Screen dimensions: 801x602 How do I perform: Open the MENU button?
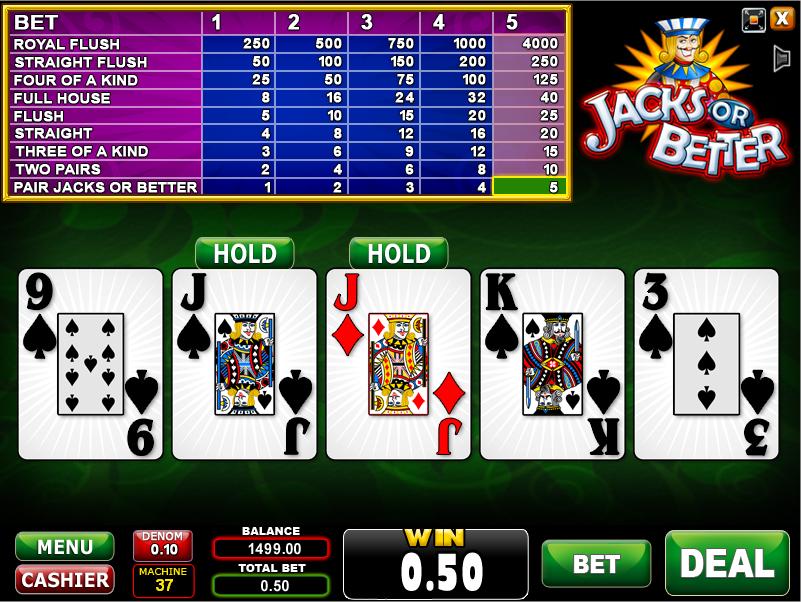click(64, 547)
